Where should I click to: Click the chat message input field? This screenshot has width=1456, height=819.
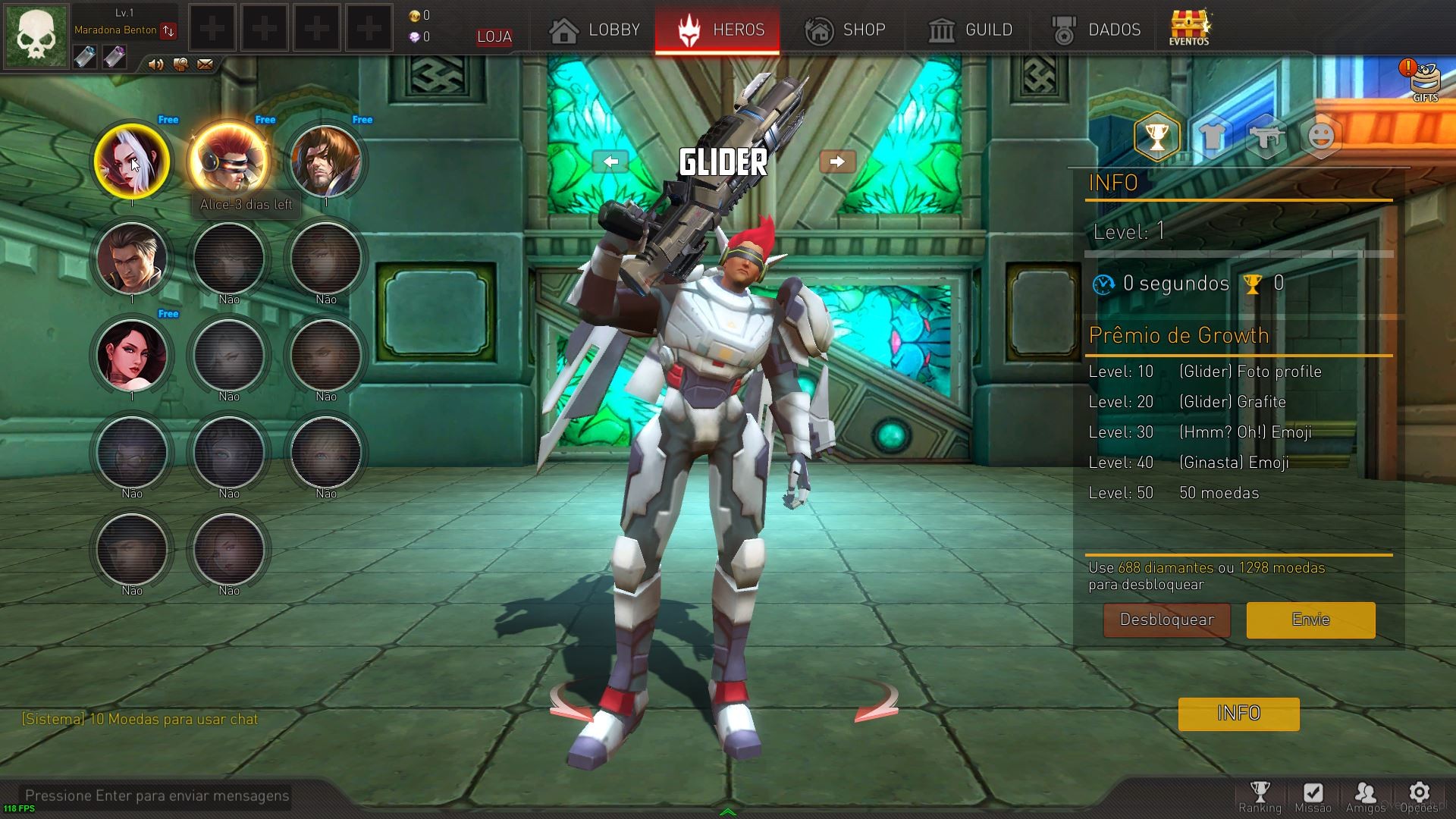tap(157, 795)
